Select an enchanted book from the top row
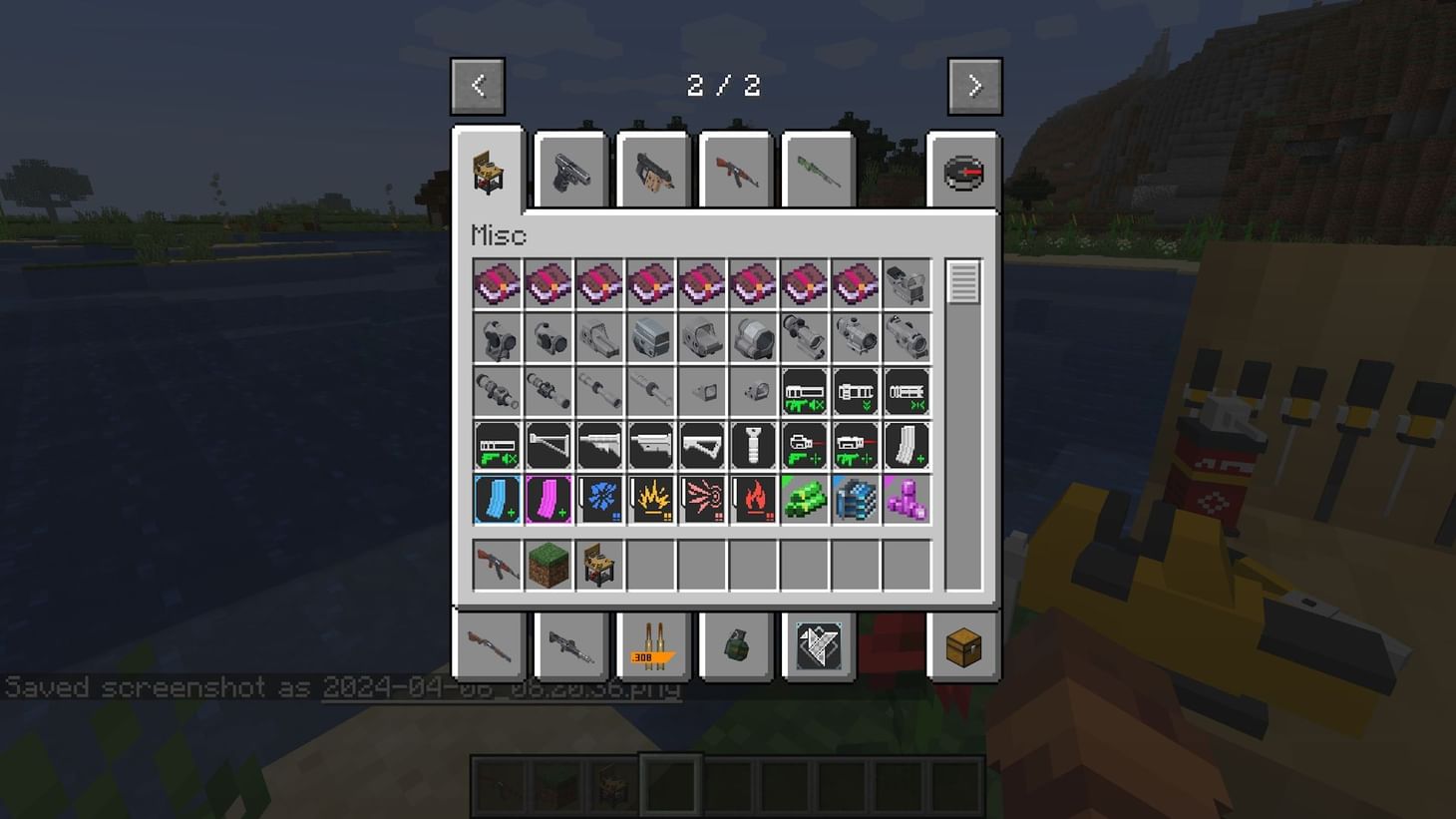Viewport: 1456px width, 819px height. (x=497, y=283)
